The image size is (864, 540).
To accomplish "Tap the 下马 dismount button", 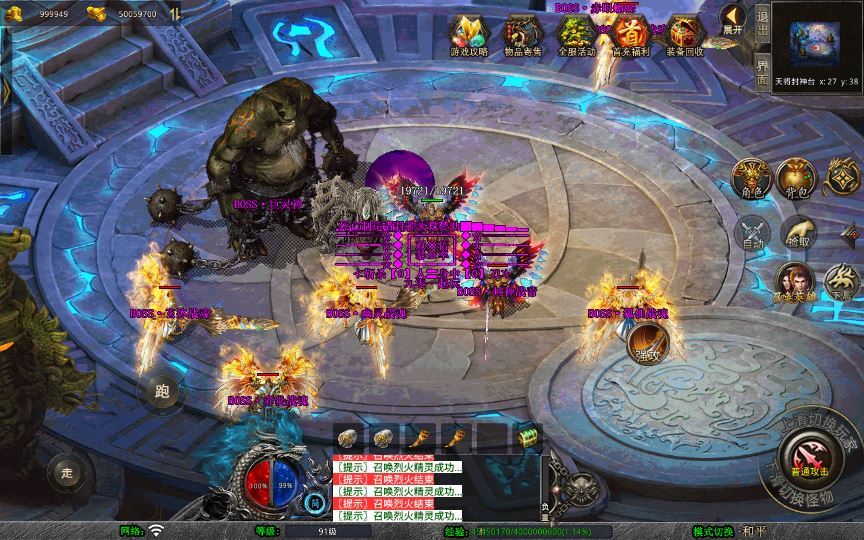I will pos(841,284).
